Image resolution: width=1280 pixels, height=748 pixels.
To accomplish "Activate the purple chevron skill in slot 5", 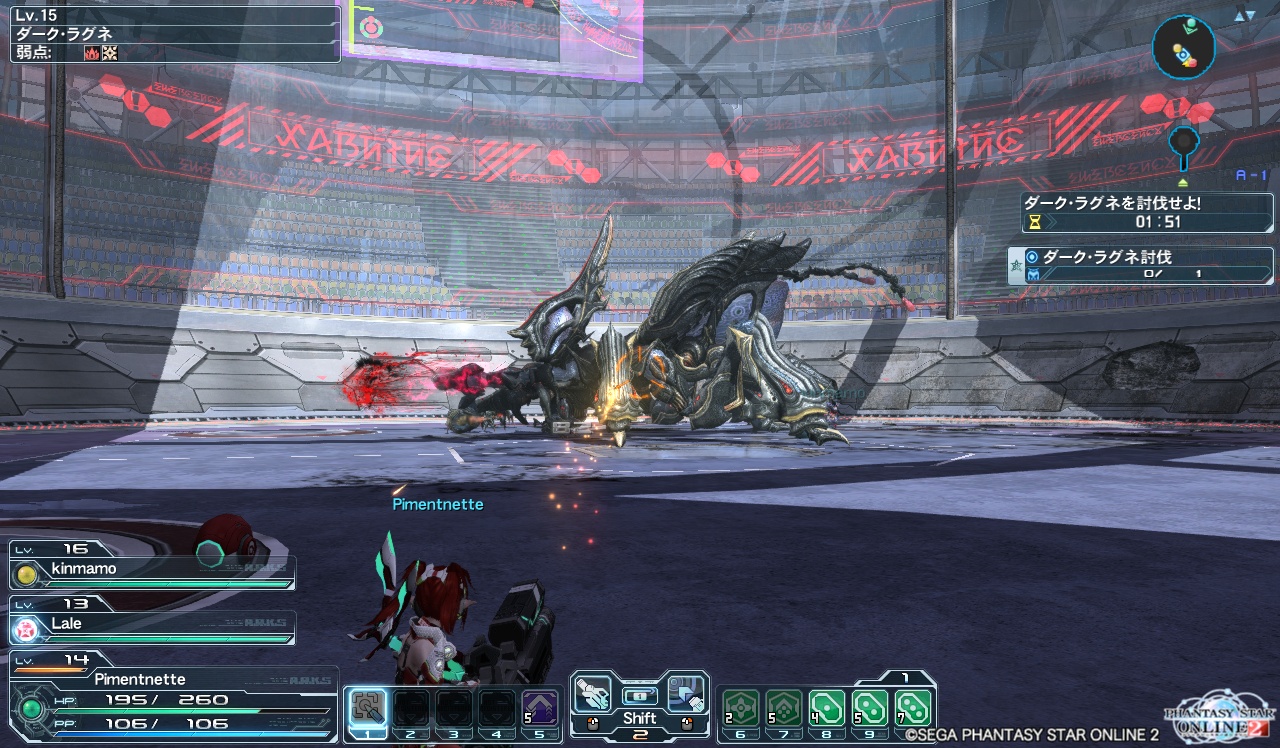I will click(540, 708).
